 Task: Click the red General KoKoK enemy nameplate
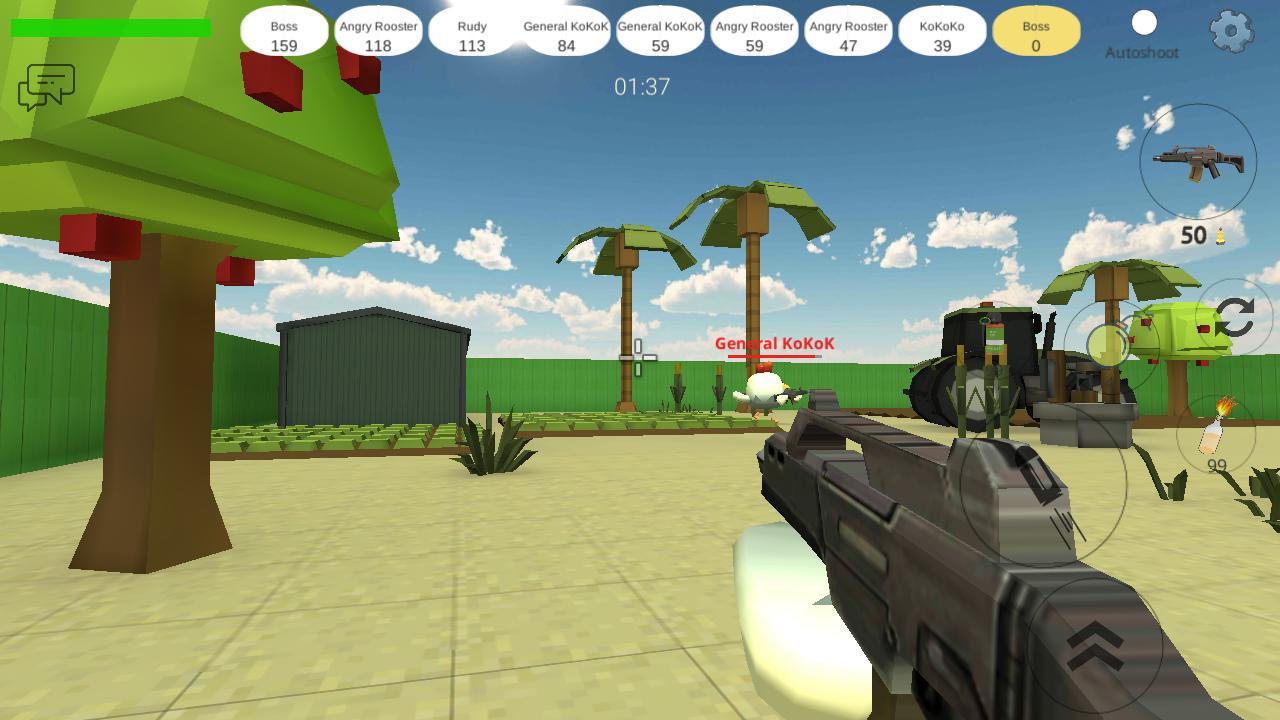[772, 344]
